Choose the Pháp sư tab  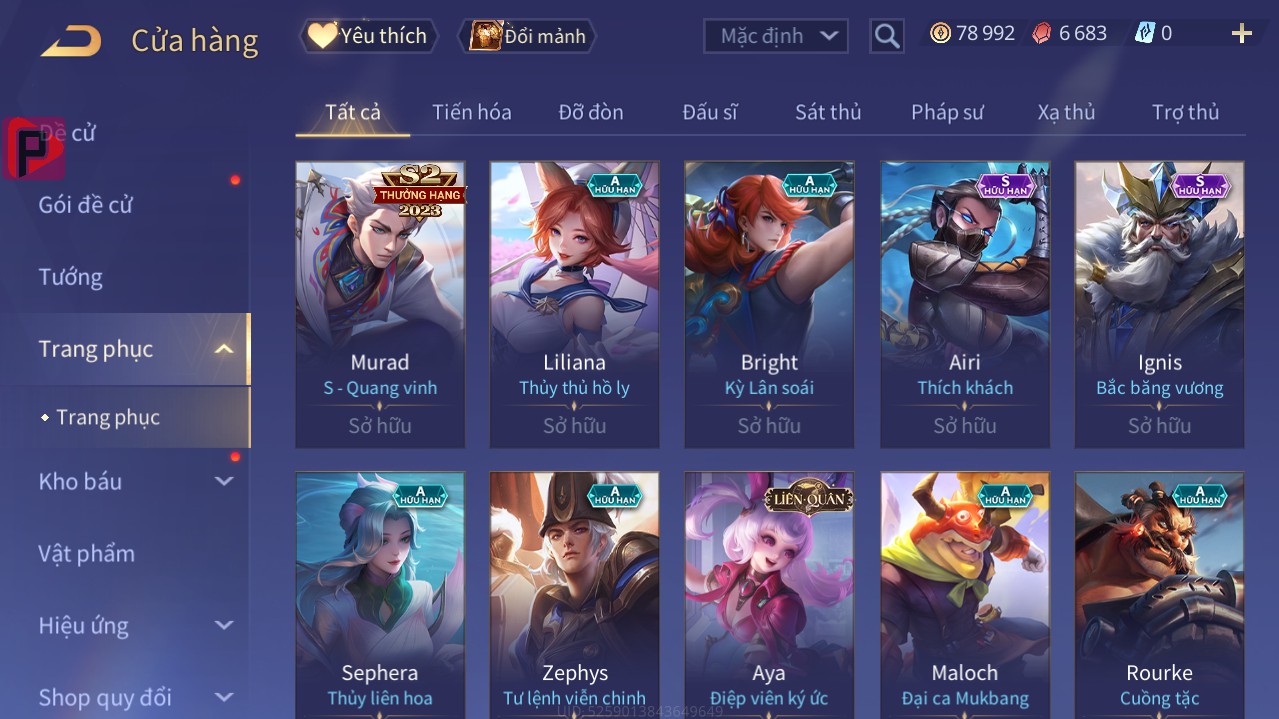(x=946, y=112)
